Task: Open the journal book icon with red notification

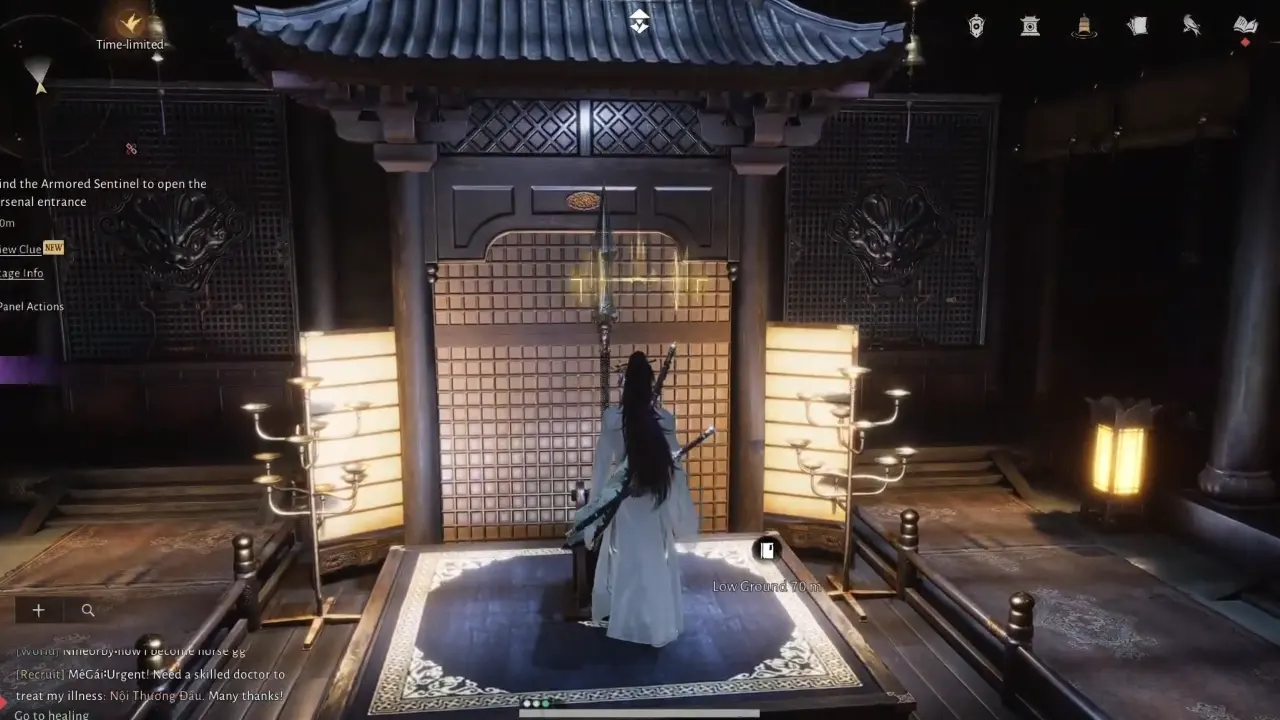Action: click(x=1245, y=24)
